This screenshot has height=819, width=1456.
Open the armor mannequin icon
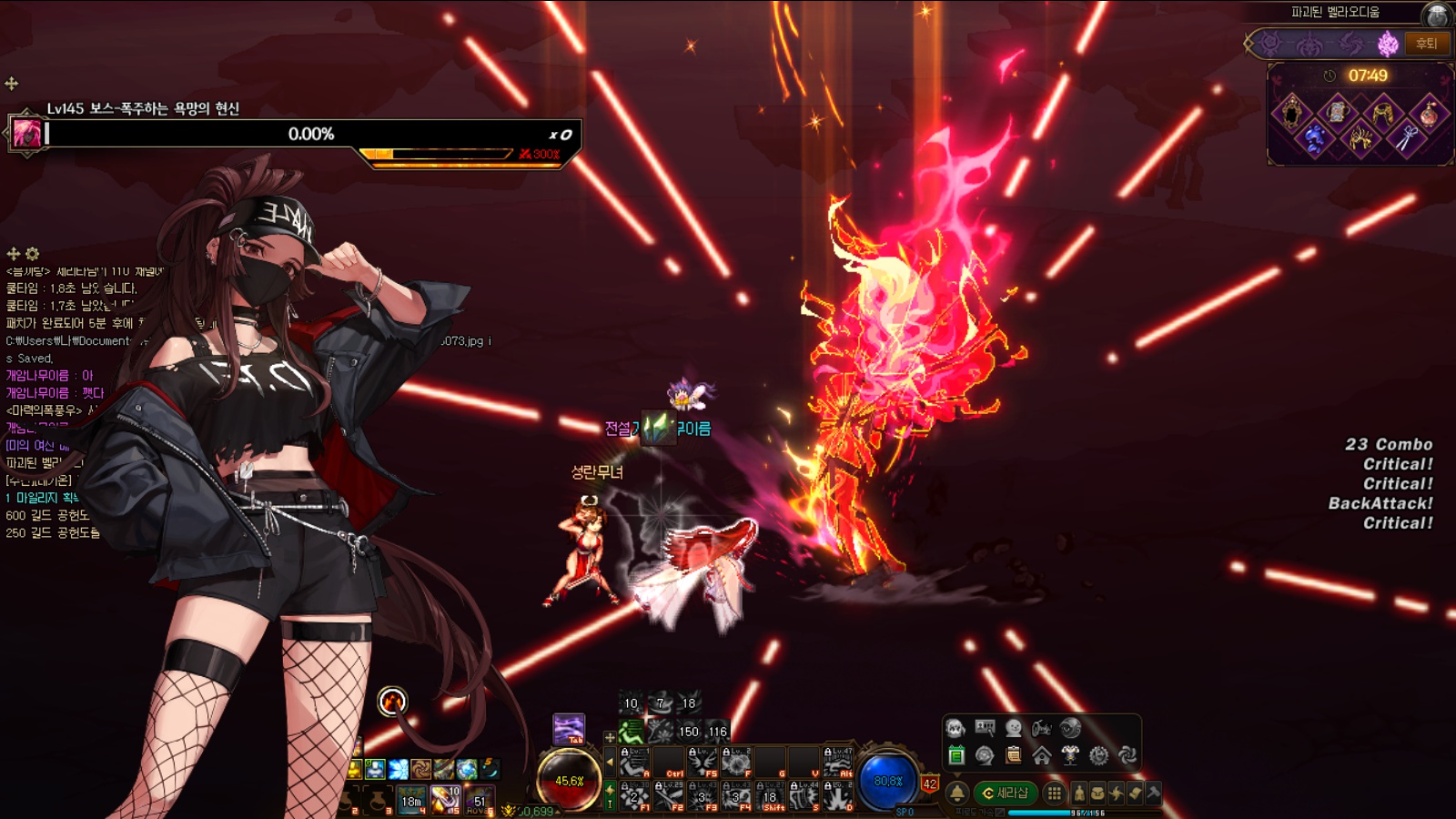coord(1070,755)
